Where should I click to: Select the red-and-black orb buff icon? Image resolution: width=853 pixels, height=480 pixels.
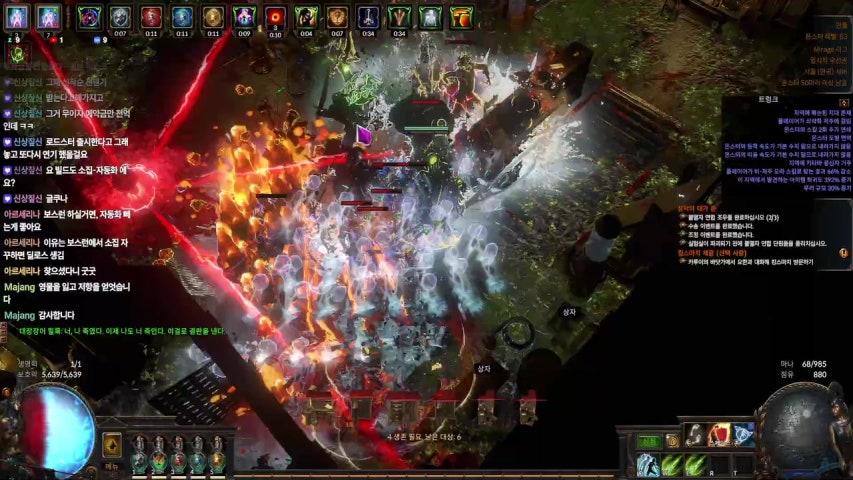[x=275, y=17]
